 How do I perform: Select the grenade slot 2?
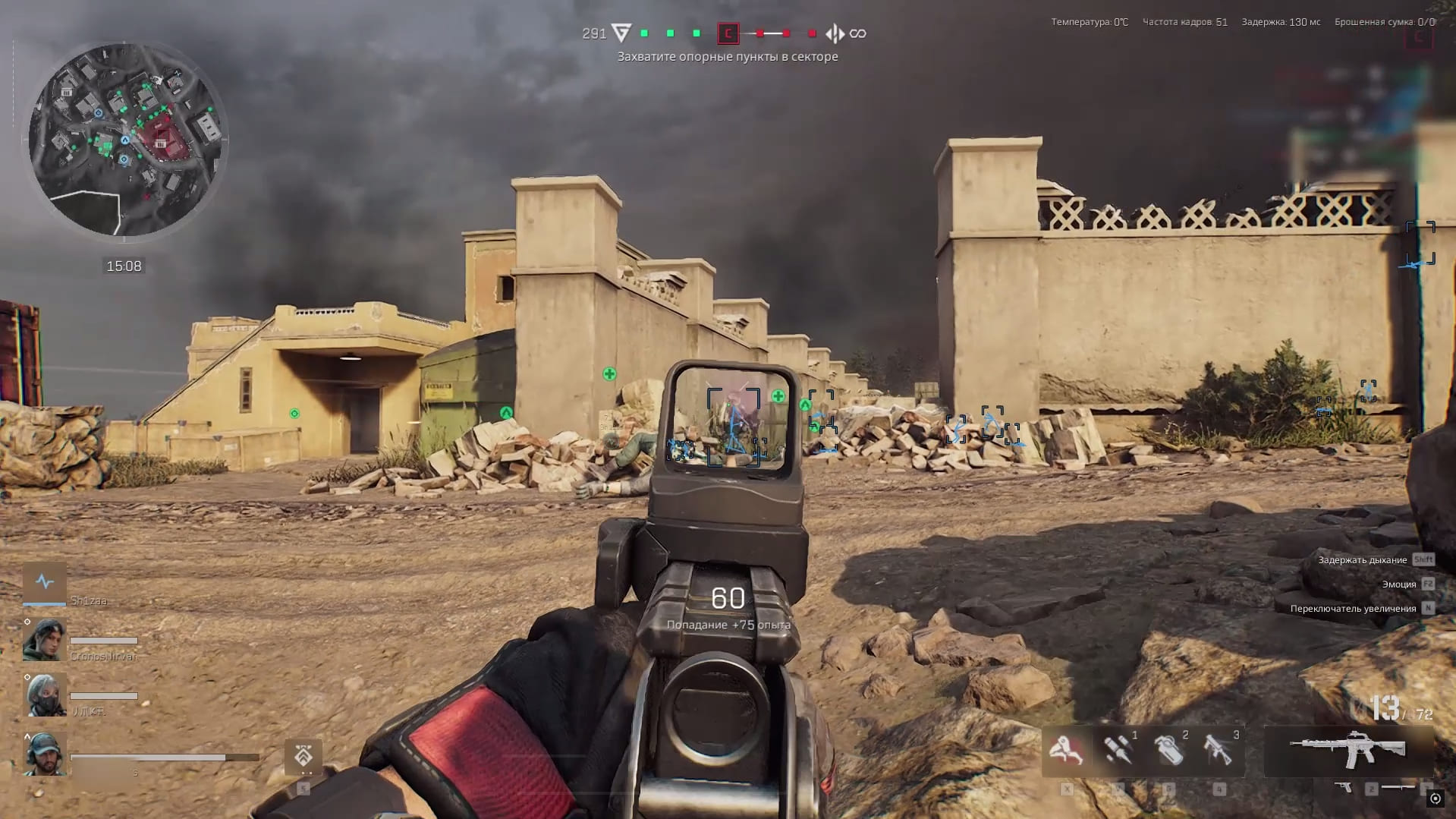(x=1168, y=751)
